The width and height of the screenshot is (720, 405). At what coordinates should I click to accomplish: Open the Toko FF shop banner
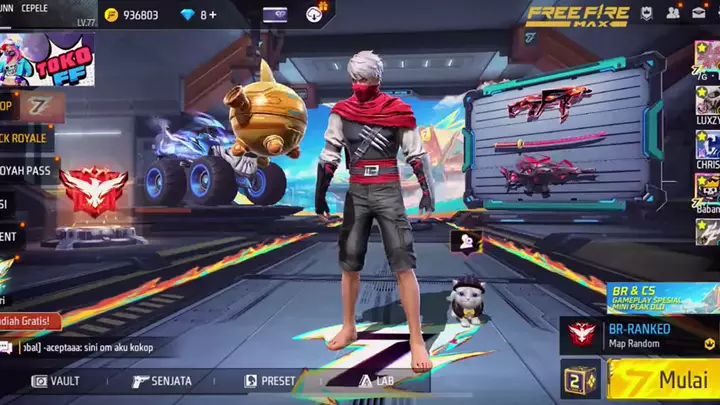[48, 58]
